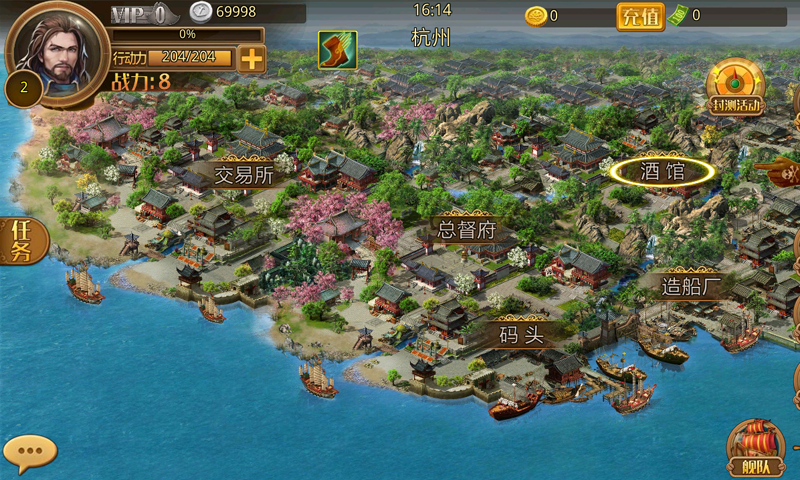
Task: Go to the 码头 dock
Action: click(x=521, y=333)
